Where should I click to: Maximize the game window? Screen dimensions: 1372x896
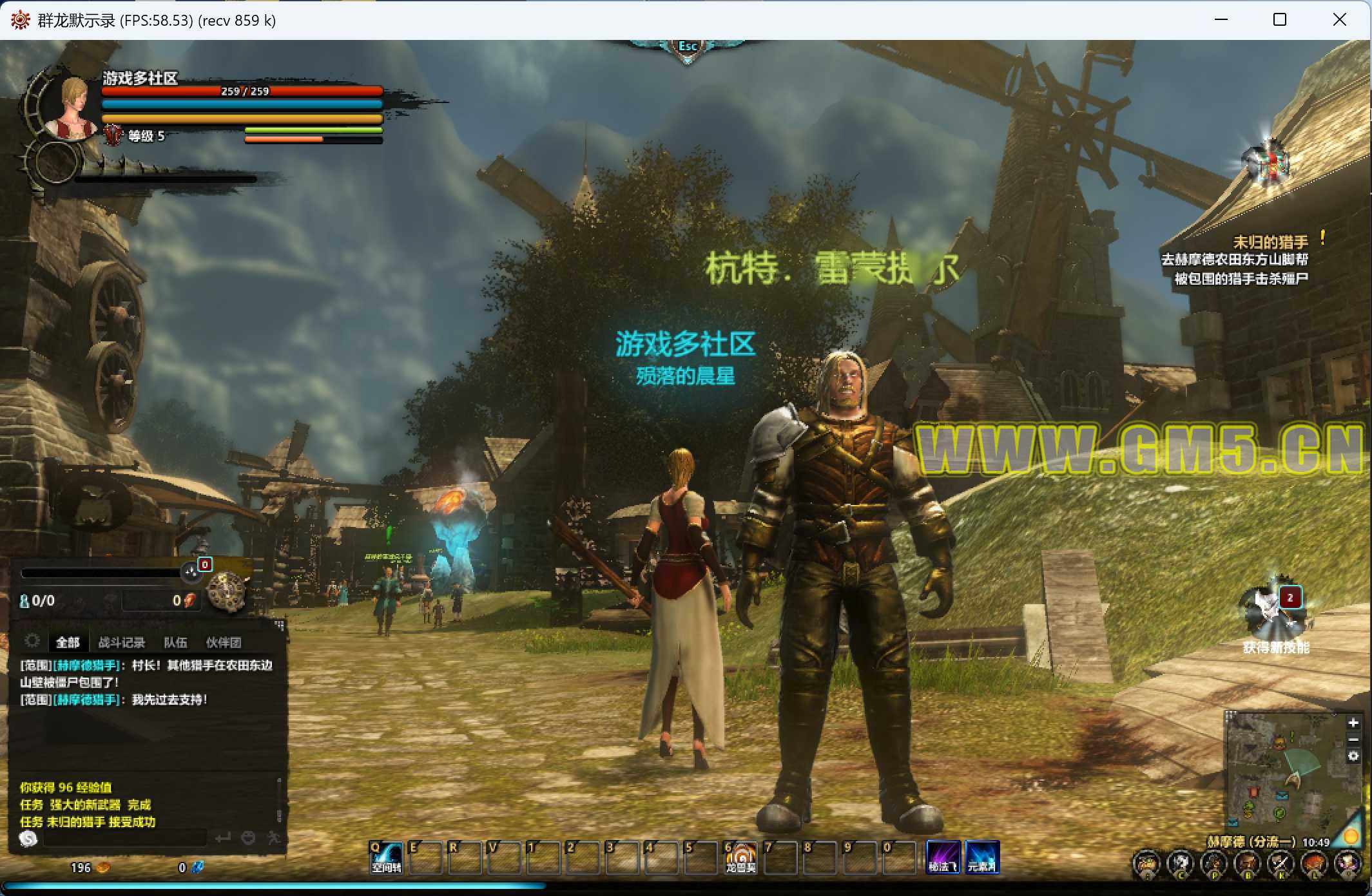pos(1280,20)
